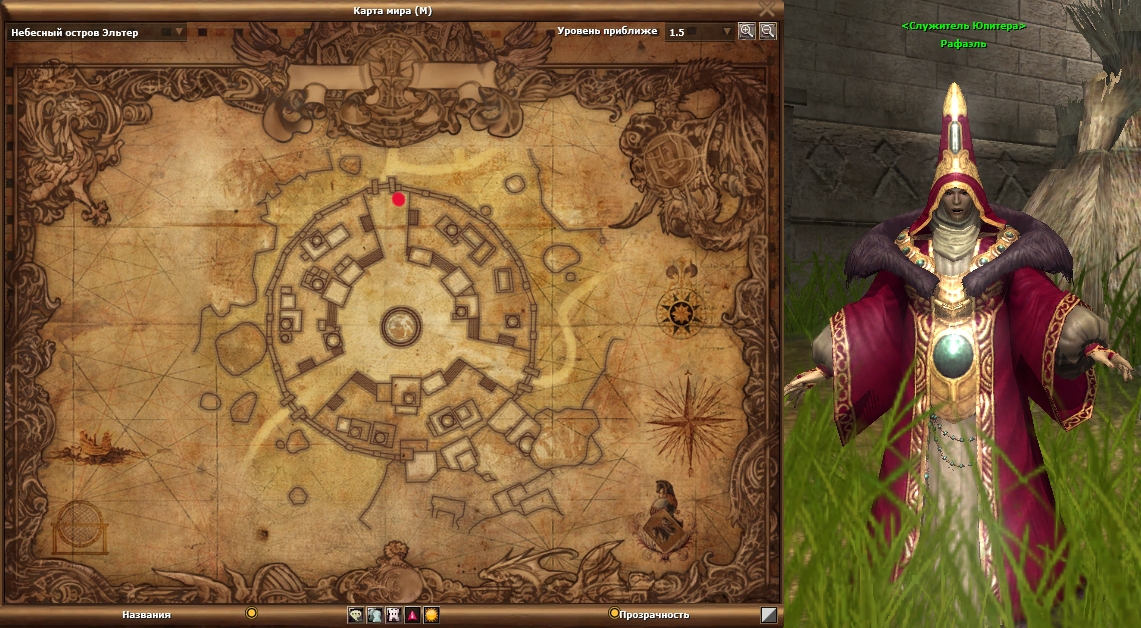Toggle the golden sun map filter icon
The image size is (1141, 628).
(432, 615)
